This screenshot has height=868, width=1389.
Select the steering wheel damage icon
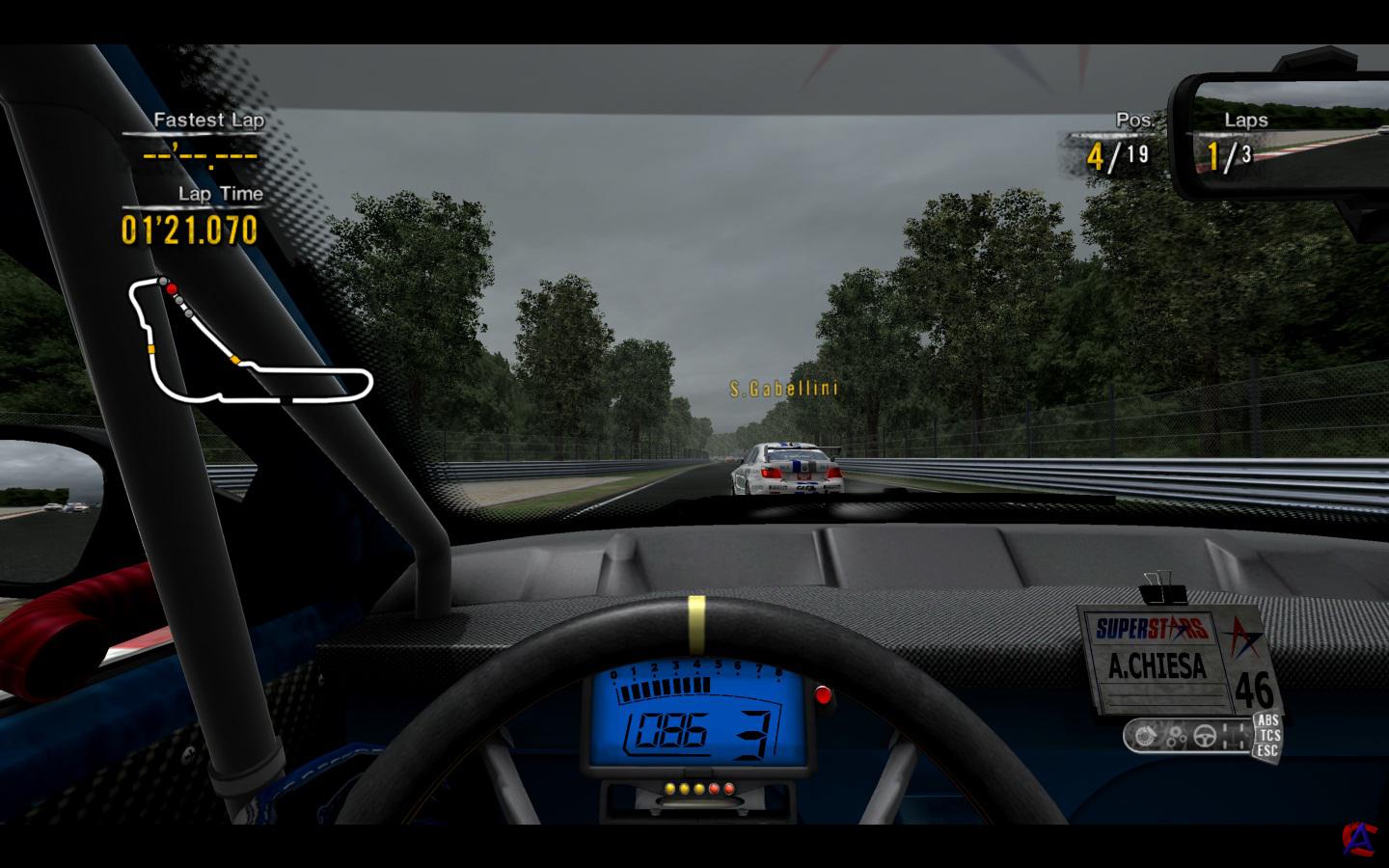click(1204, 737)
